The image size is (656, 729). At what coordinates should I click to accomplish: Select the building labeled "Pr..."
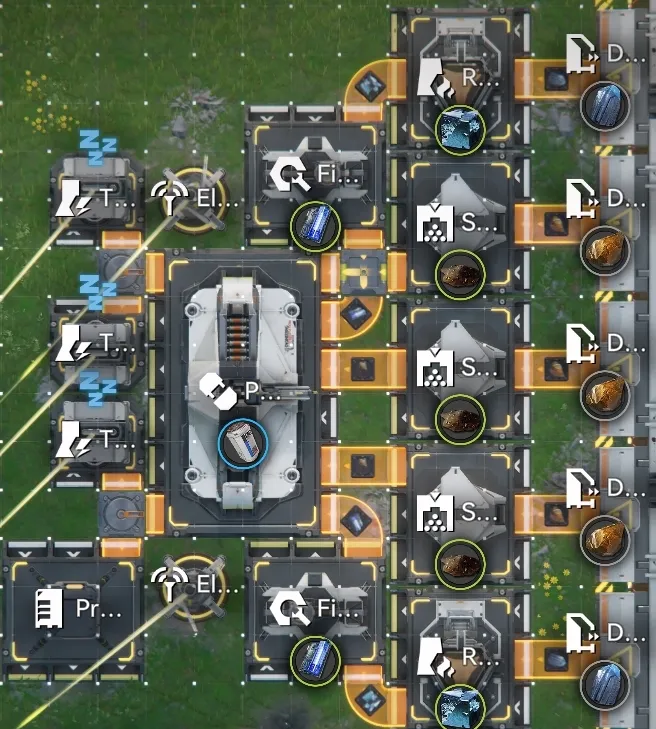click(73, 610)
